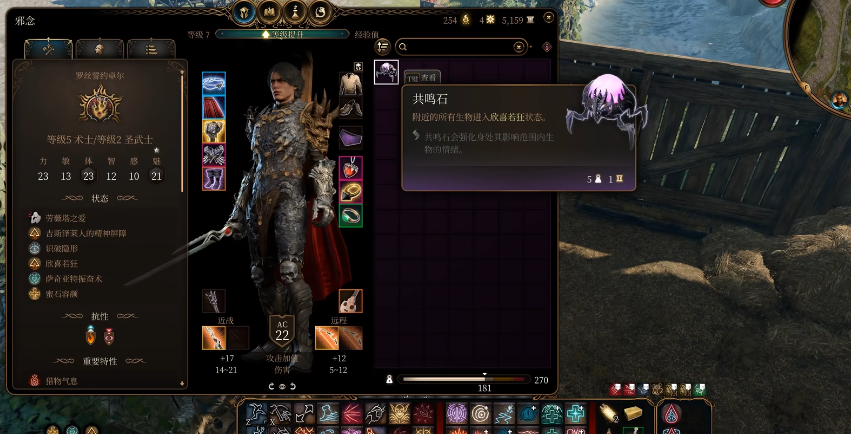Select the gold ring equipment slot
The height and width of the screenshot is (434, 851).
tap(351, 191)
